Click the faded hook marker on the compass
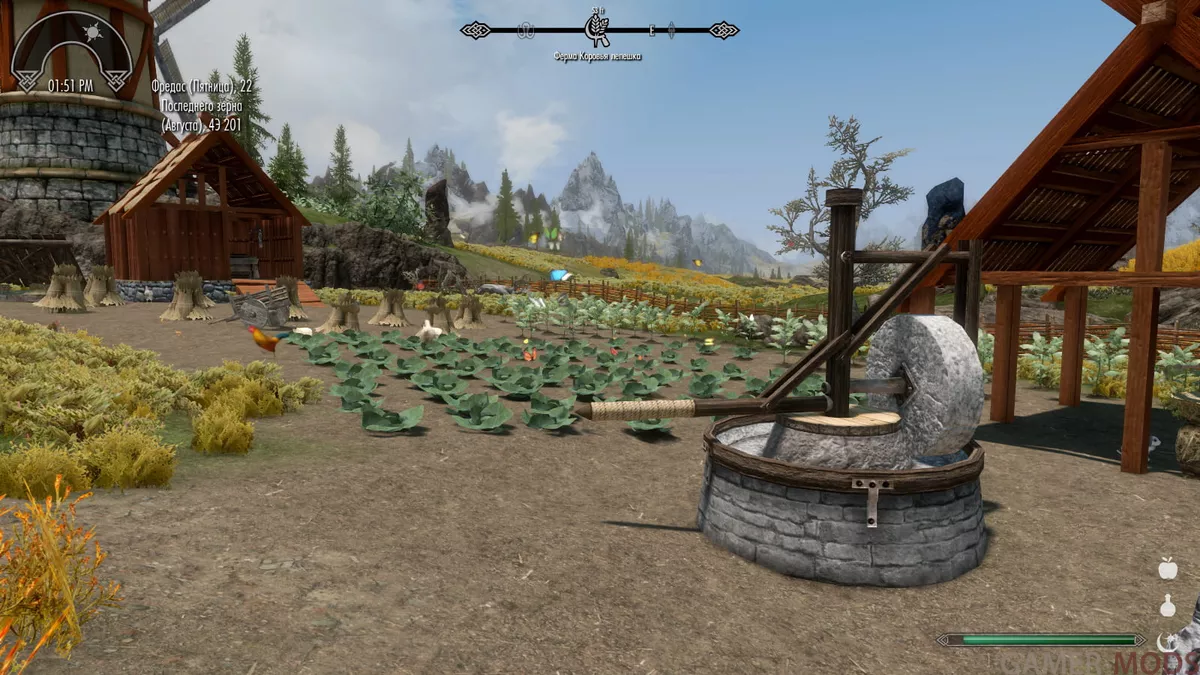Image resolution: width=1200 pixels, height=675 pixels. (x=526, y=31)
